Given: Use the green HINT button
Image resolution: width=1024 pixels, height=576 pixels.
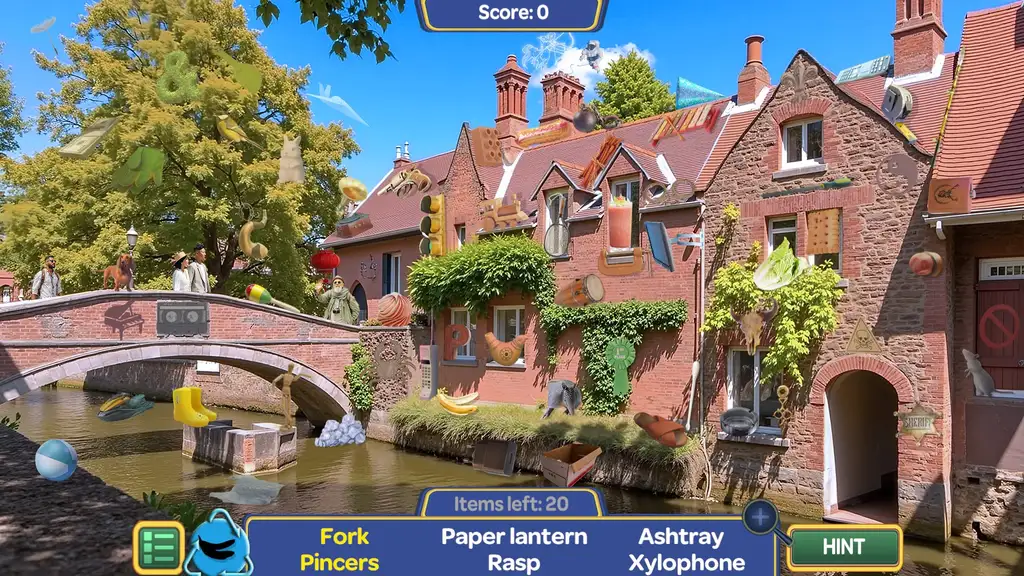Looking at the screenshot, I should (x=844, y=548).
